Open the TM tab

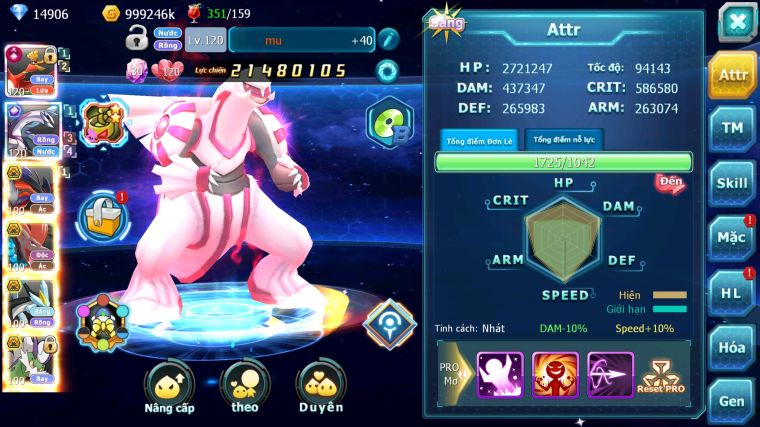coord(732,129)
